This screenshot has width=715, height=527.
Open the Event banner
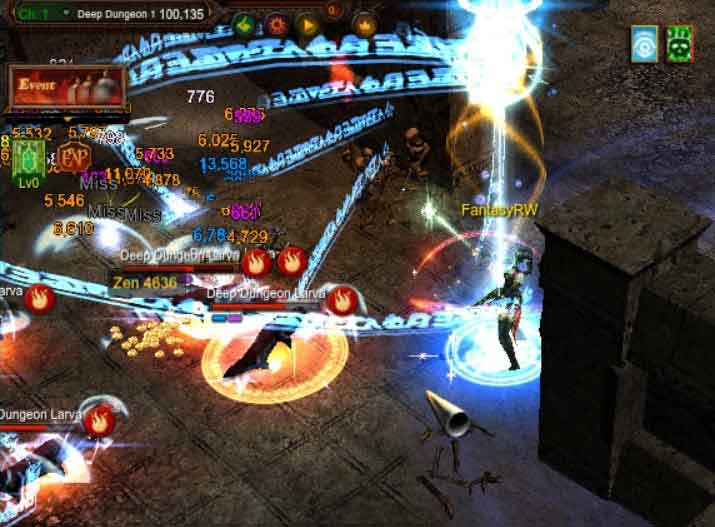[x=66, y=87]
